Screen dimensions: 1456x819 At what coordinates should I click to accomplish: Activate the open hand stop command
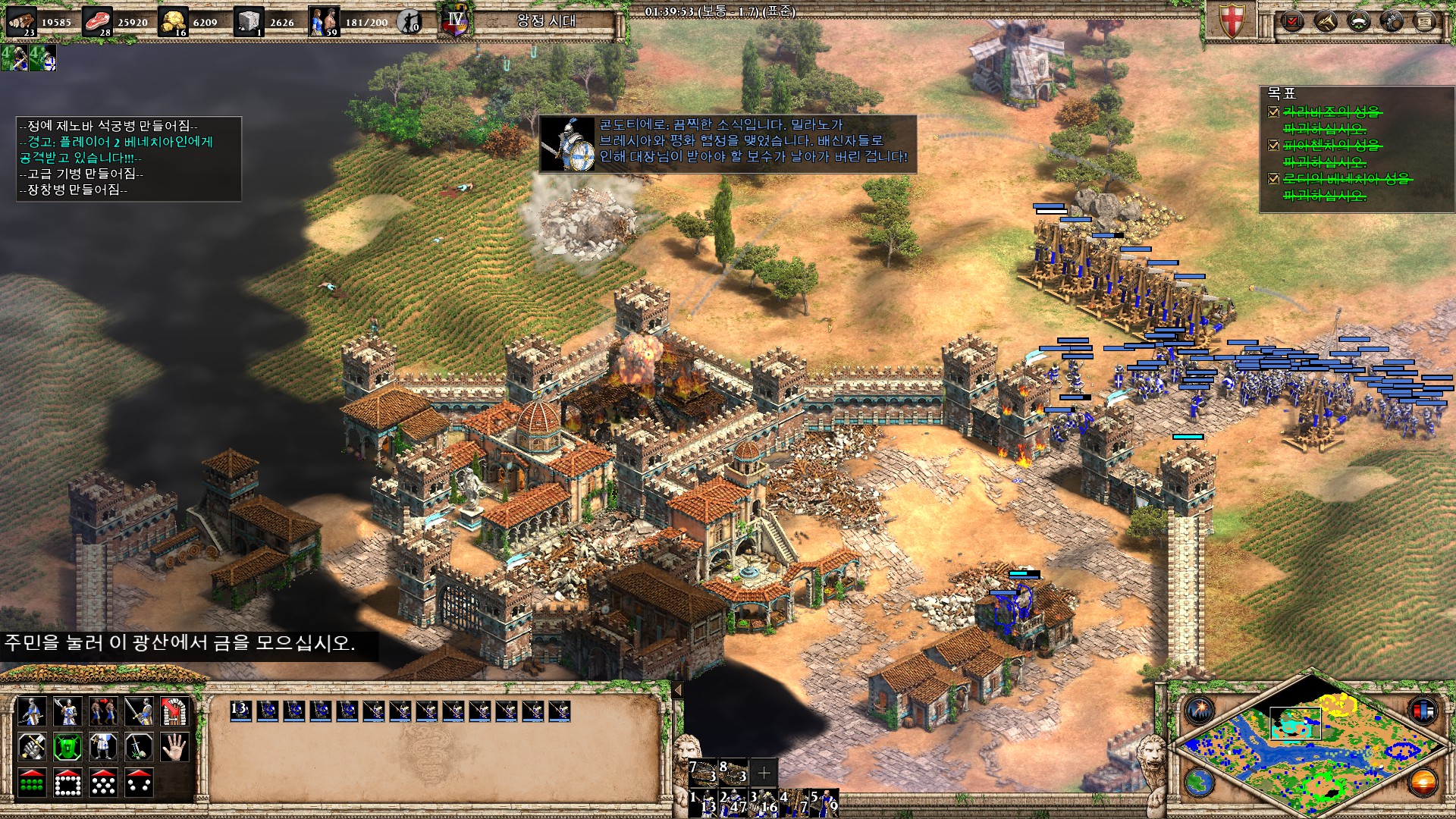point(174,747)
